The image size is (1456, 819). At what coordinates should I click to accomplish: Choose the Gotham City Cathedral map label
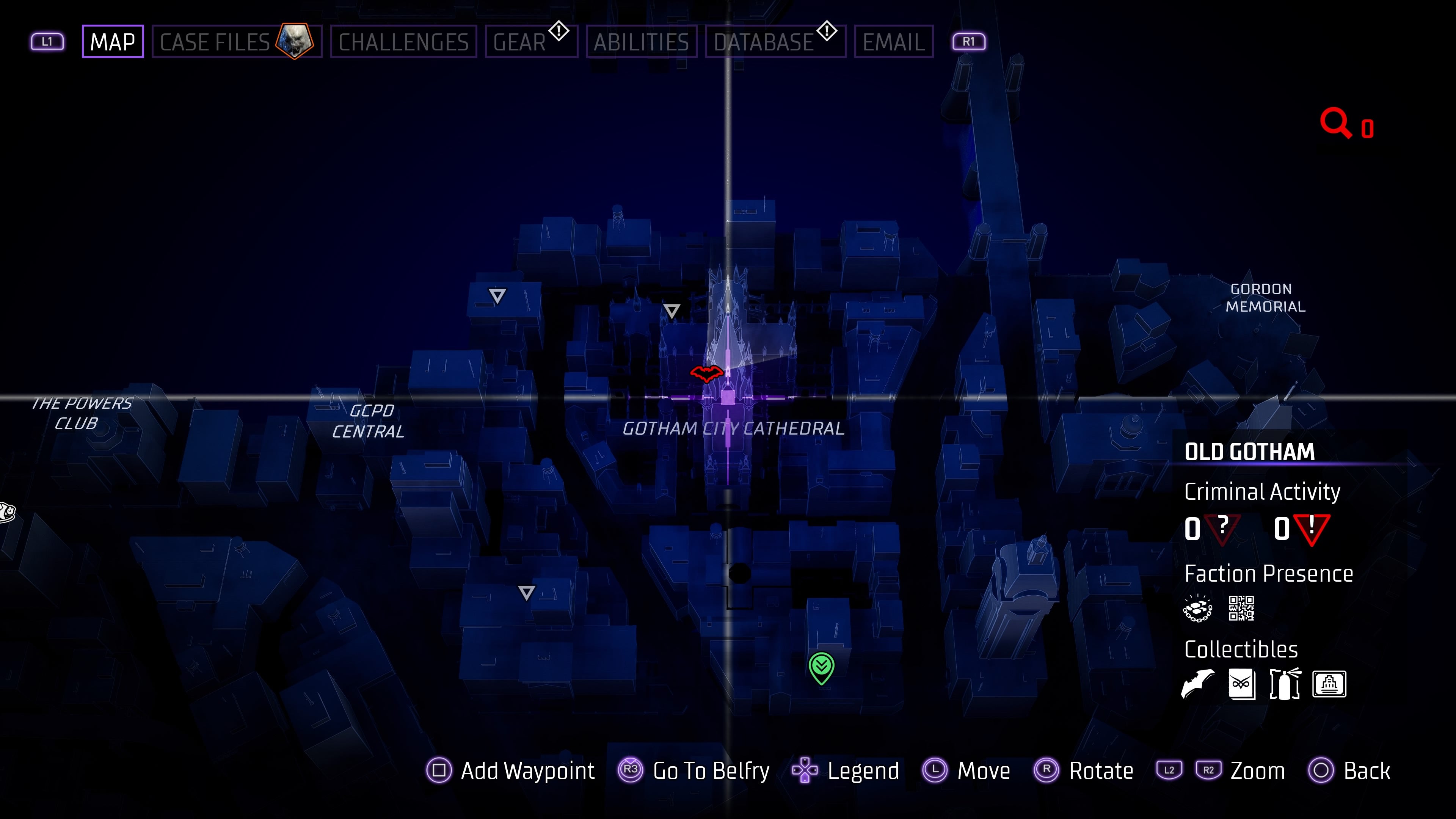click(x=733, y=429)
